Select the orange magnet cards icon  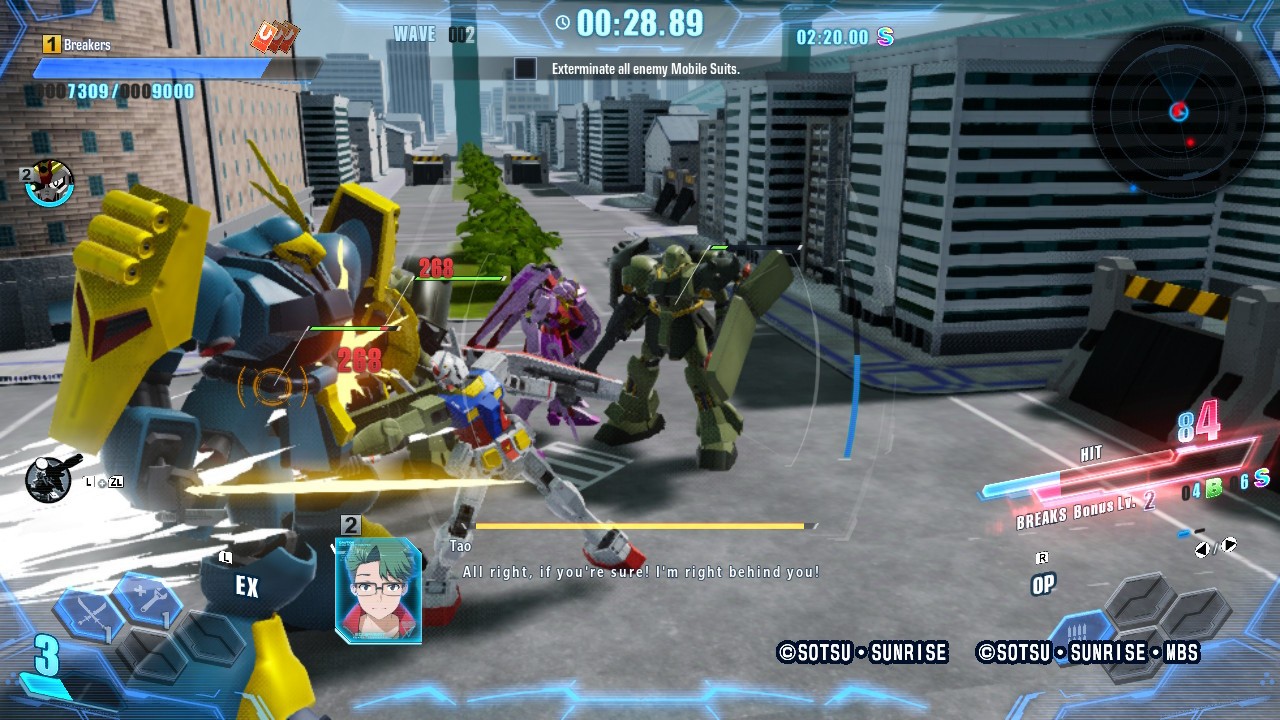pyautogui.click(x=275, y=39)
